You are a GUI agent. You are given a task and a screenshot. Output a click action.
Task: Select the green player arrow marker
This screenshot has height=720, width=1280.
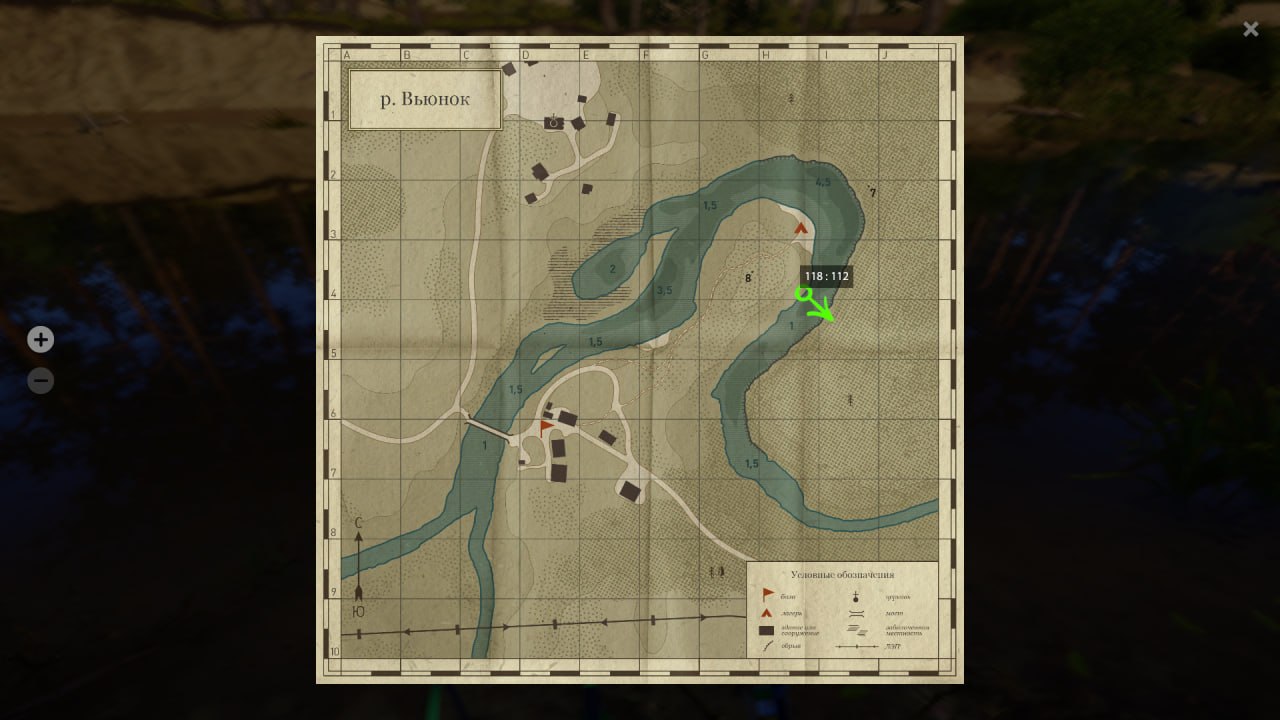(815, 305)
